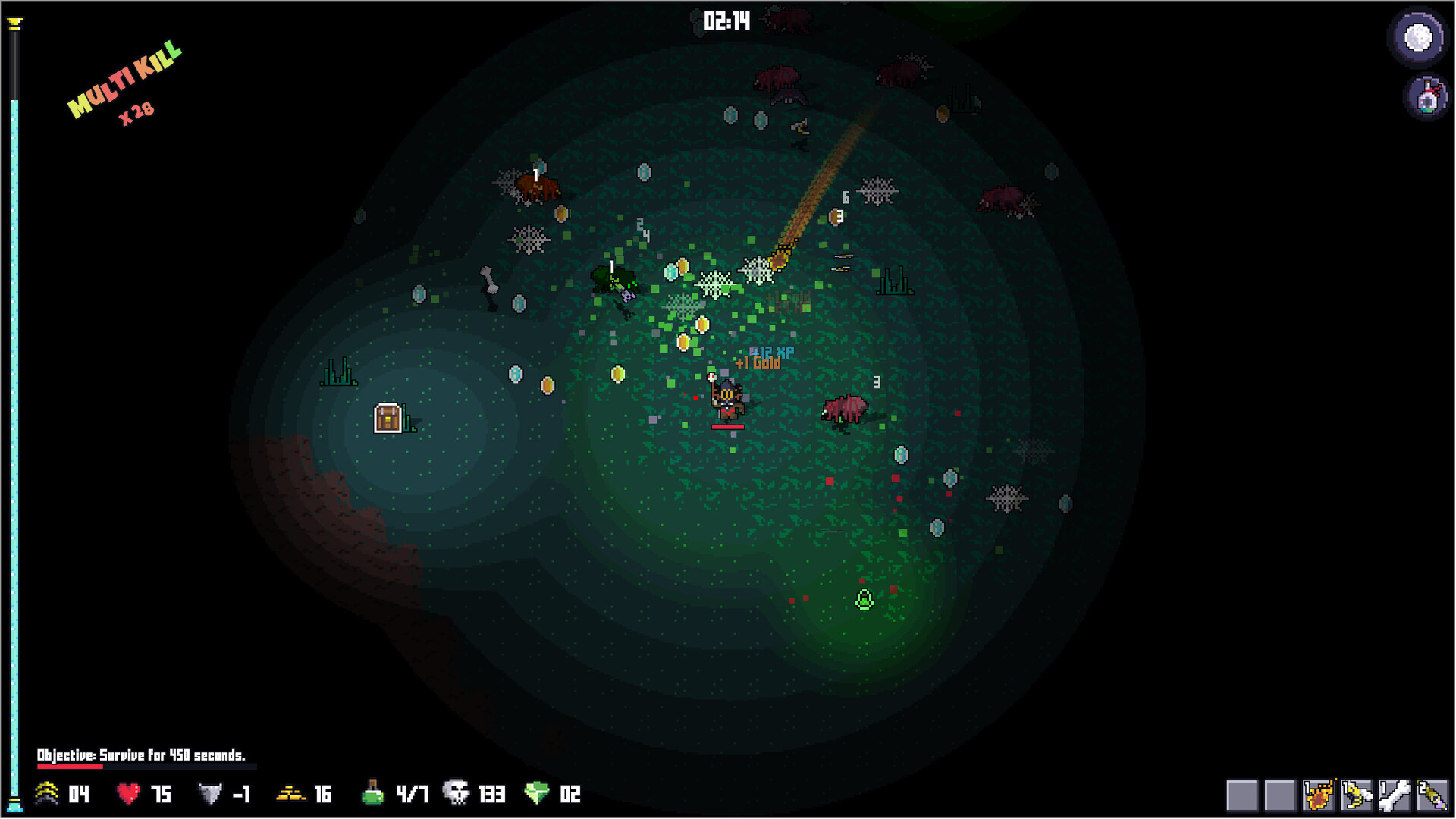This screenshot has height=819, width=1456.
Task: Click the potion charge counter showing 4/7
Action: (373, 794)
